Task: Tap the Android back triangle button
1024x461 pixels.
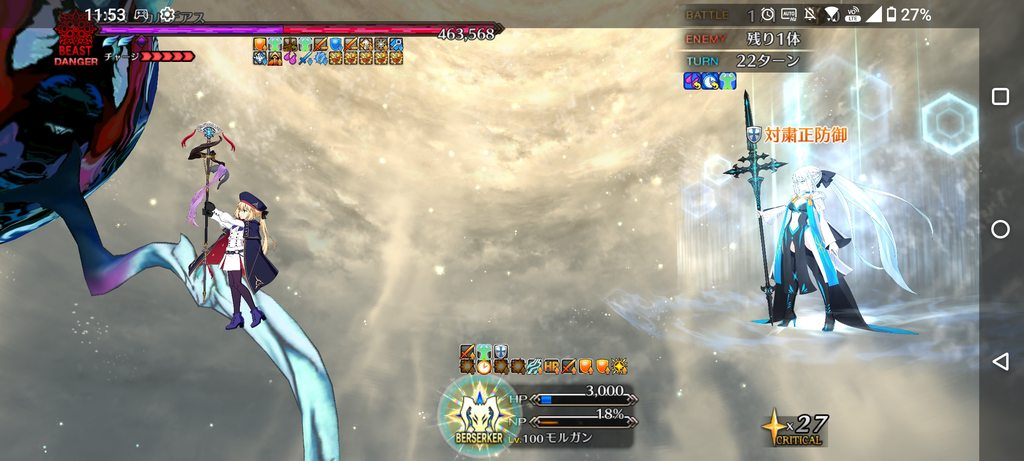Action: pyautogui.click(x=1000, y=361)
